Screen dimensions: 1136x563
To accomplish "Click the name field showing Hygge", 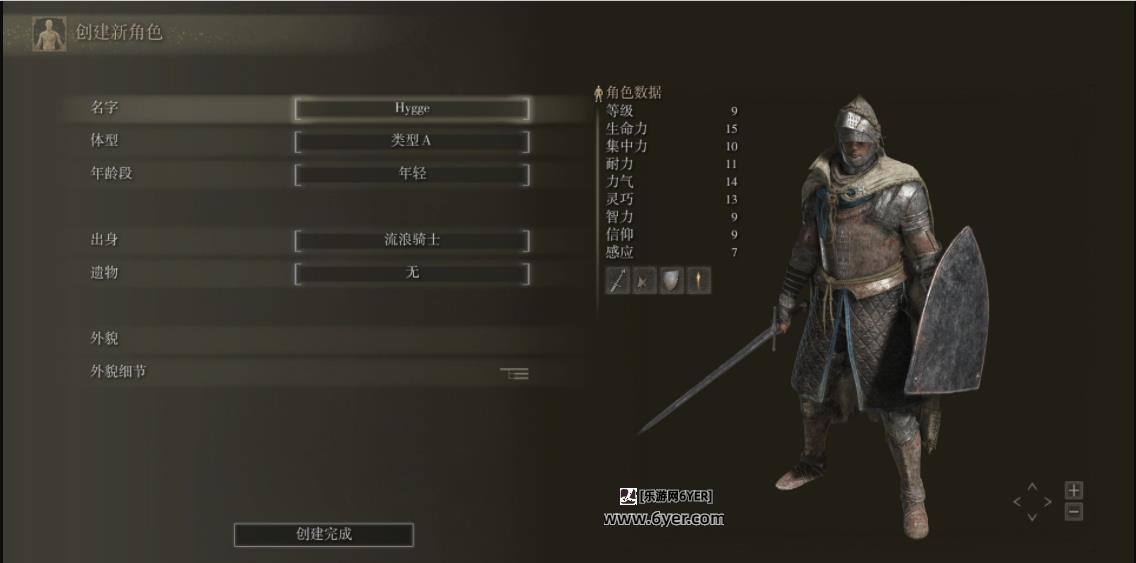I will coord(411,108).
